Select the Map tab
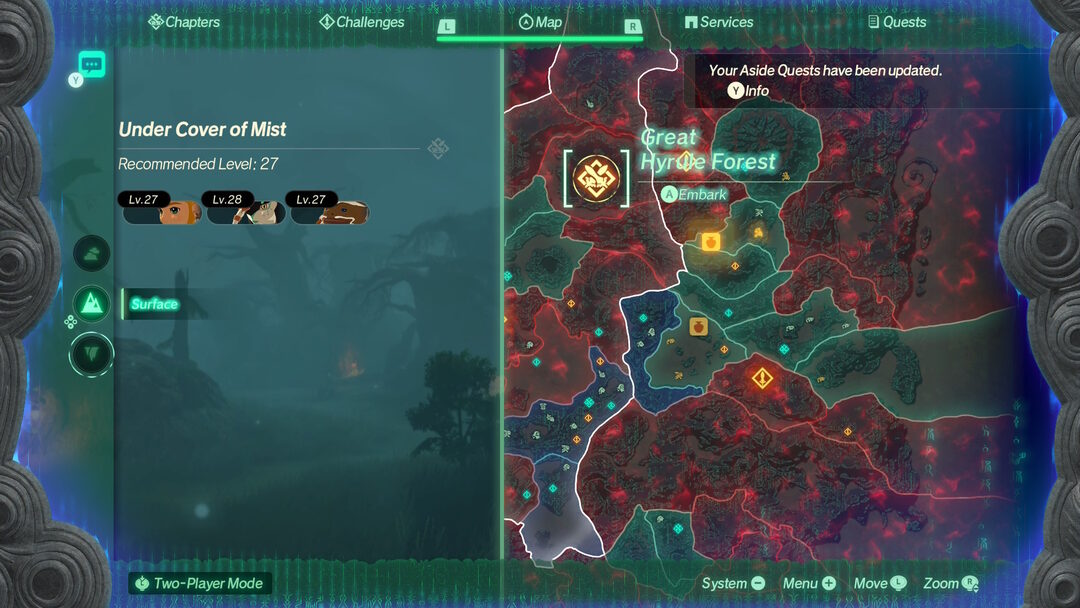 pos(540,22)
